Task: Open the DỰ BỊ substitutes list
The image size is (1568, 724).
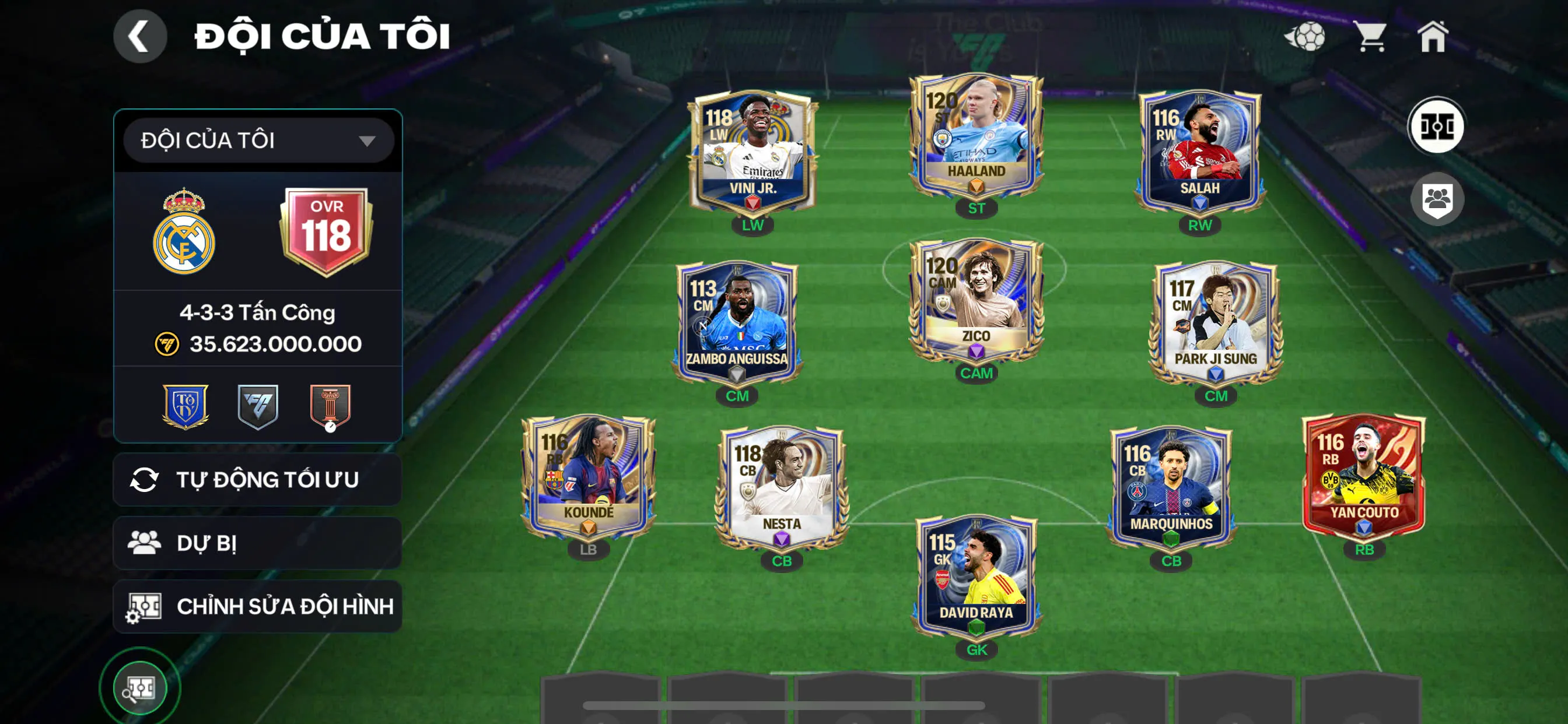Action: coord(257,543)
